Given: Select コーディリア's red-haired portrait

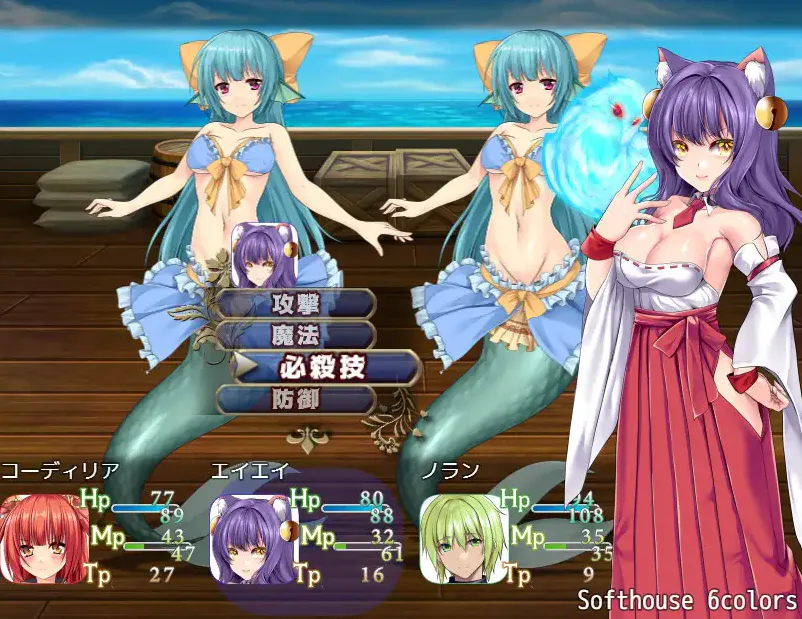Looking at the screenshot, I should point(39,539).
